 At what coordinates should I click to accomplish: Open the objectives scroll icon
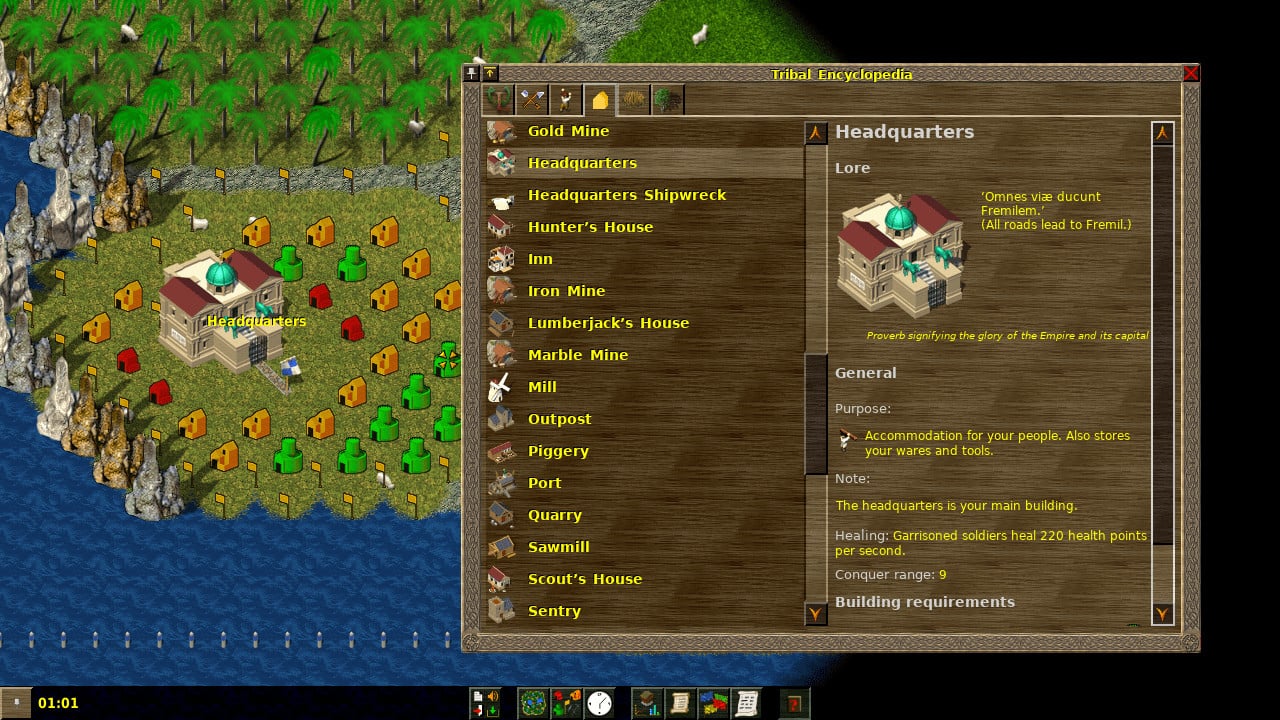(680, 703)
